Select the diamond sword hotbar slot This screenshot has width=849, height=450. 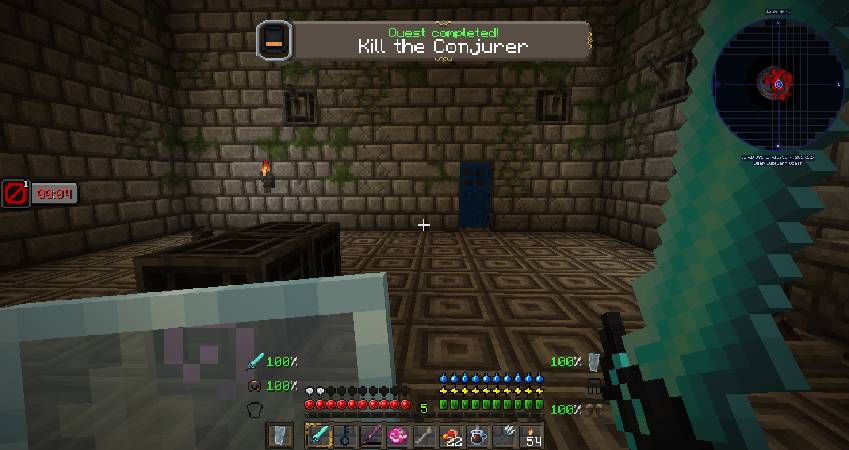[318, 436]
